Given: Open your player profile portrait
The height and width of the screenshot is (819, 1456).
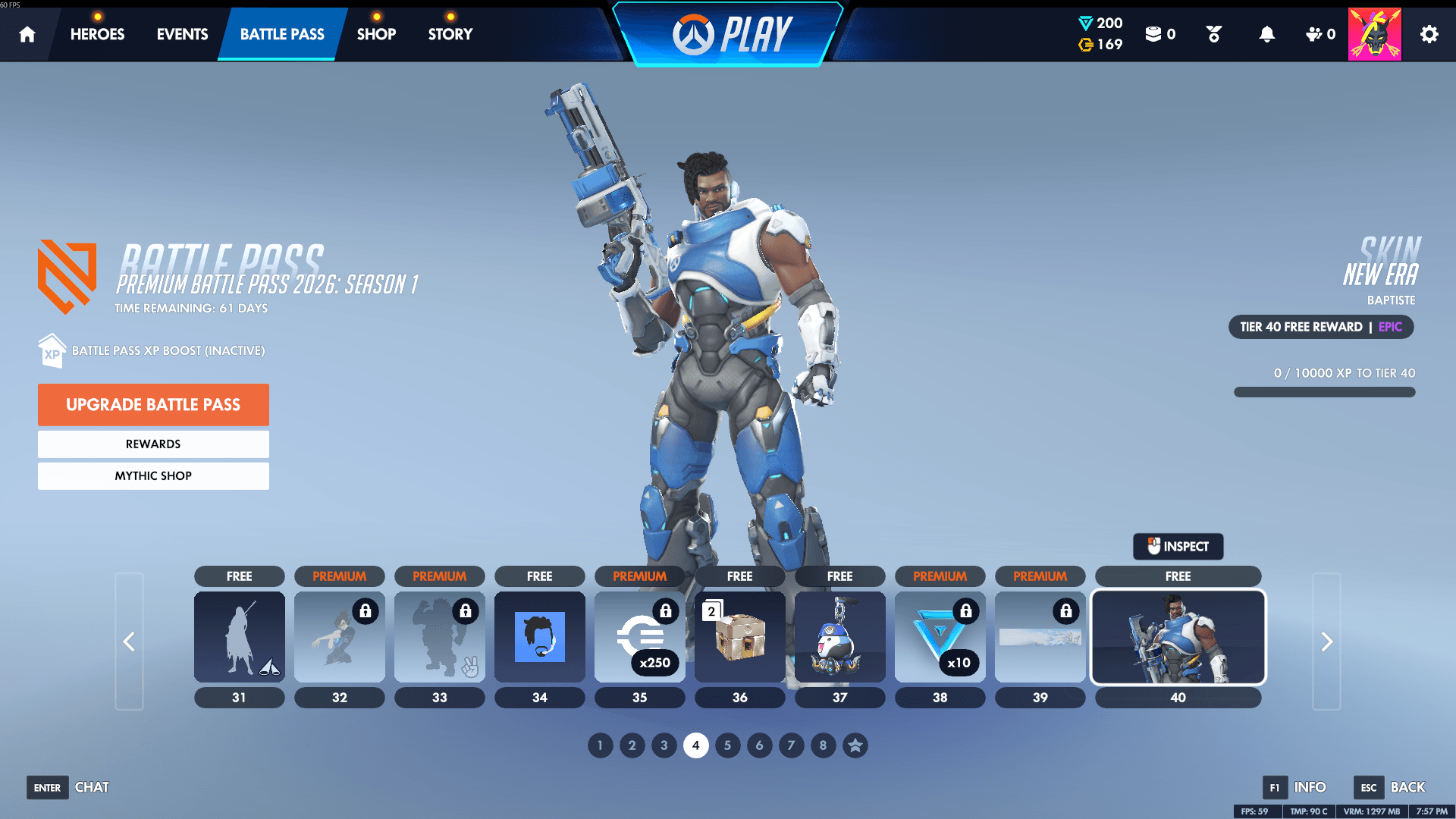Looking at the screenshot, I should pos(1373,33).
